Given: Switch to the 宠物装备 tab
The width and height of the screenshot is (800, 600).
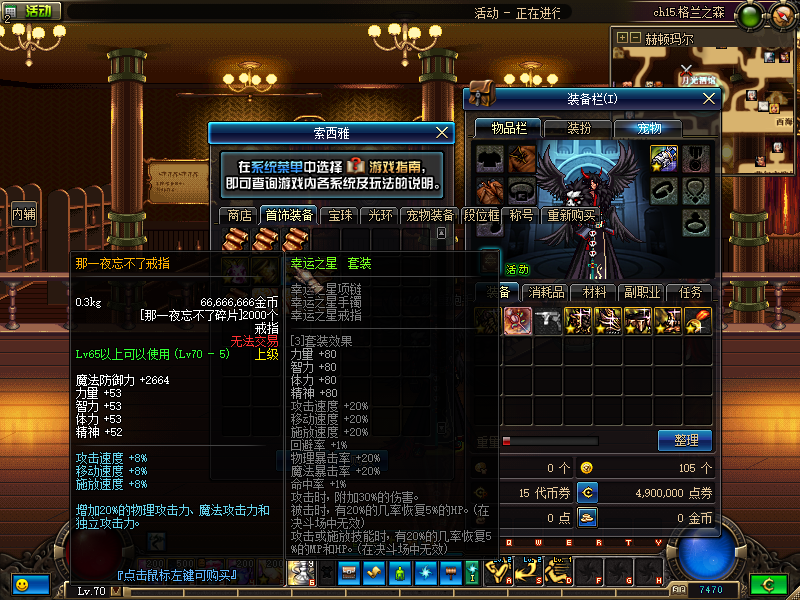Looking at the screenshot, I should pos(430,215).
